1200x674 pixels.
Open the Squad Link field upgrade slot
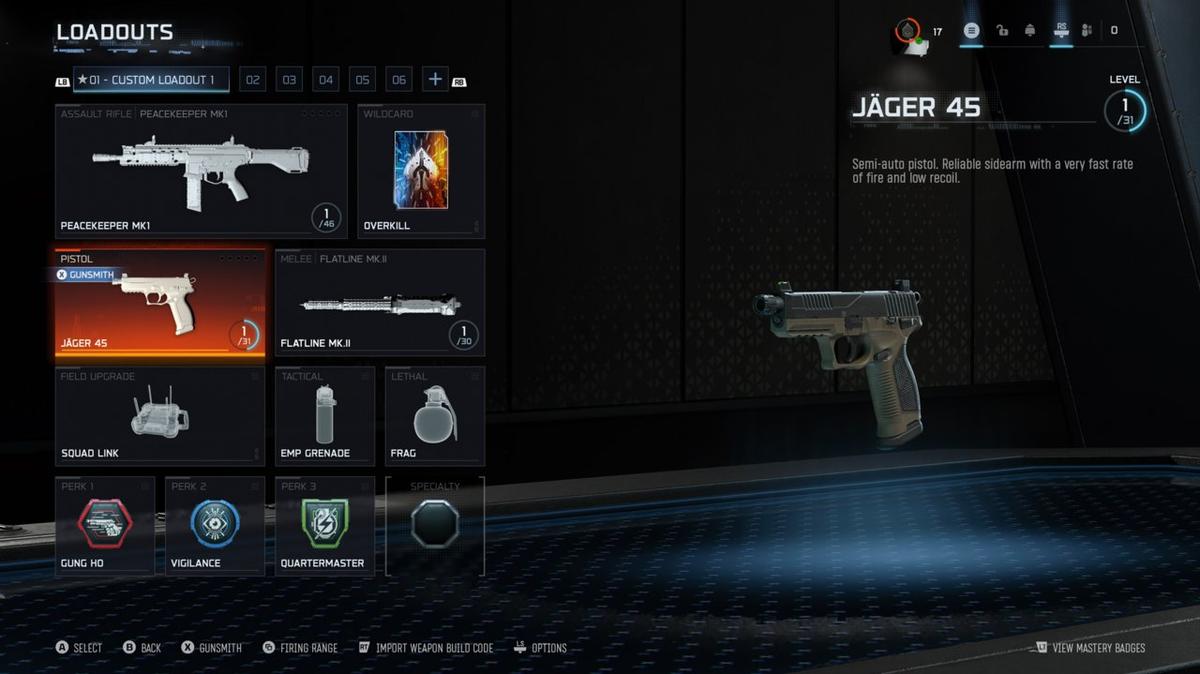coord(160,416)
